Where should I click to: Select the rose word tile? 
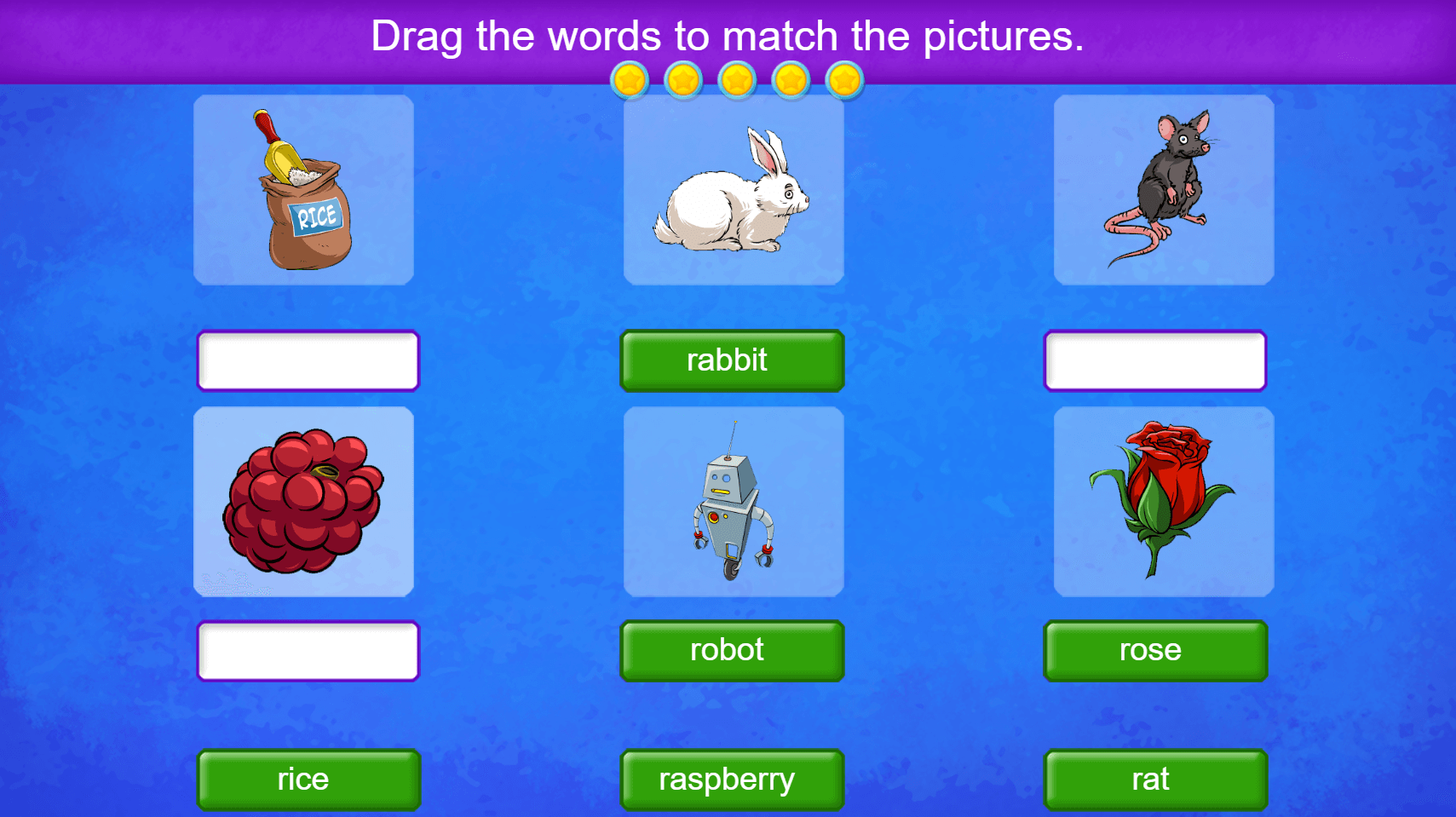1154,650
